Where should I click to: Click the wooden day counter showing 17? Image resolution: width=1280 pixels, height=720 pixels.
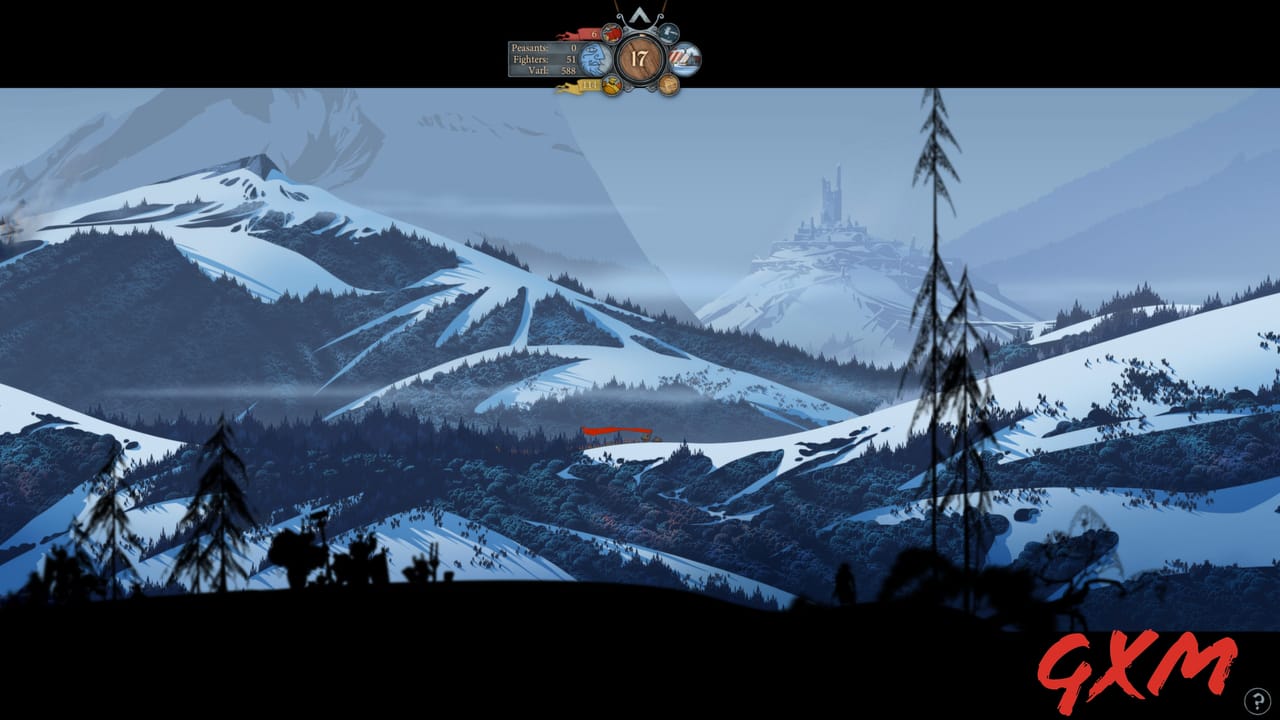click(x=641, y=58)
